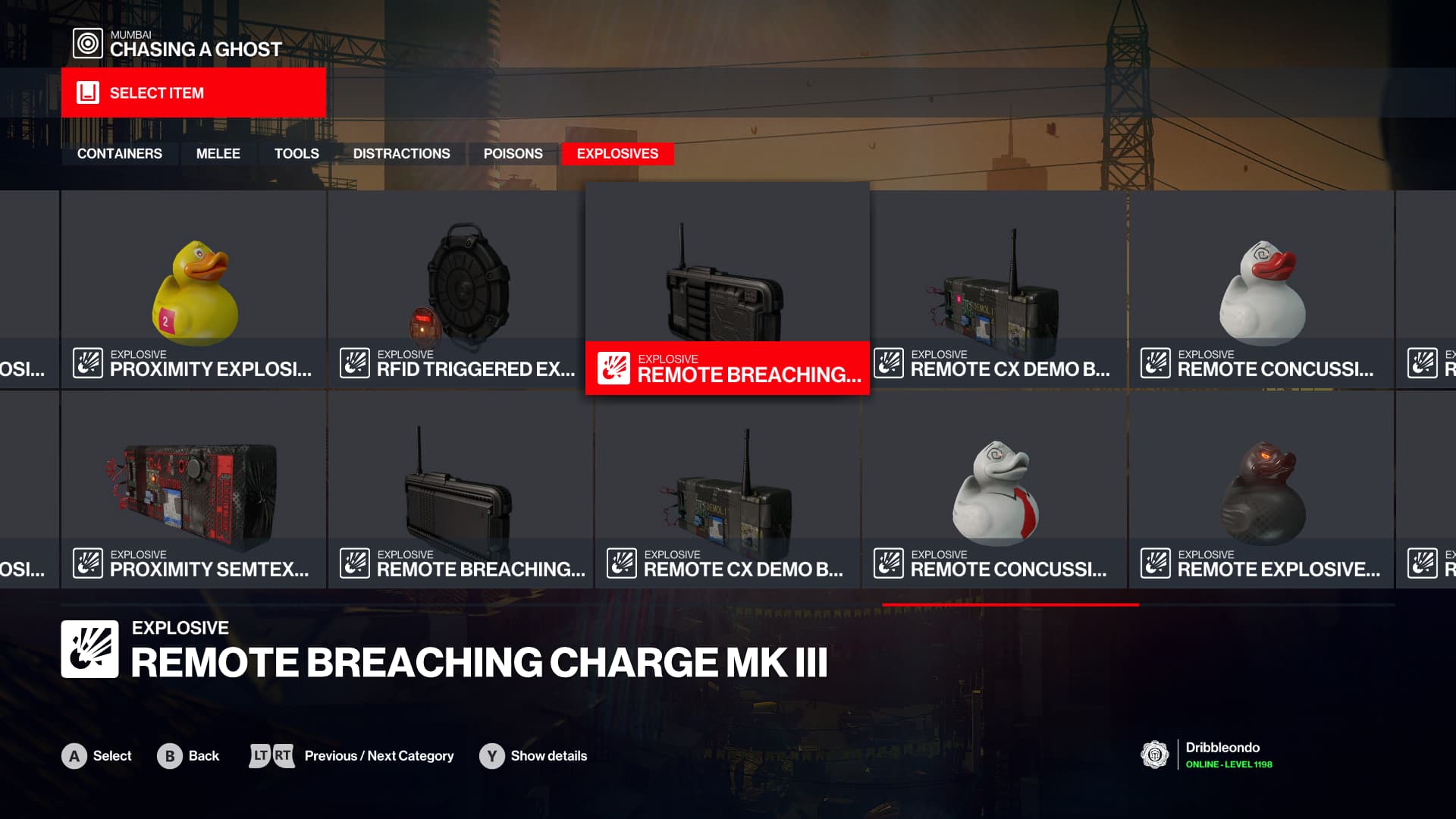Choose the red-beaked Remote Concussion duck
This screenshot has width=1456, height=819.
click(x=1261, y=290)
